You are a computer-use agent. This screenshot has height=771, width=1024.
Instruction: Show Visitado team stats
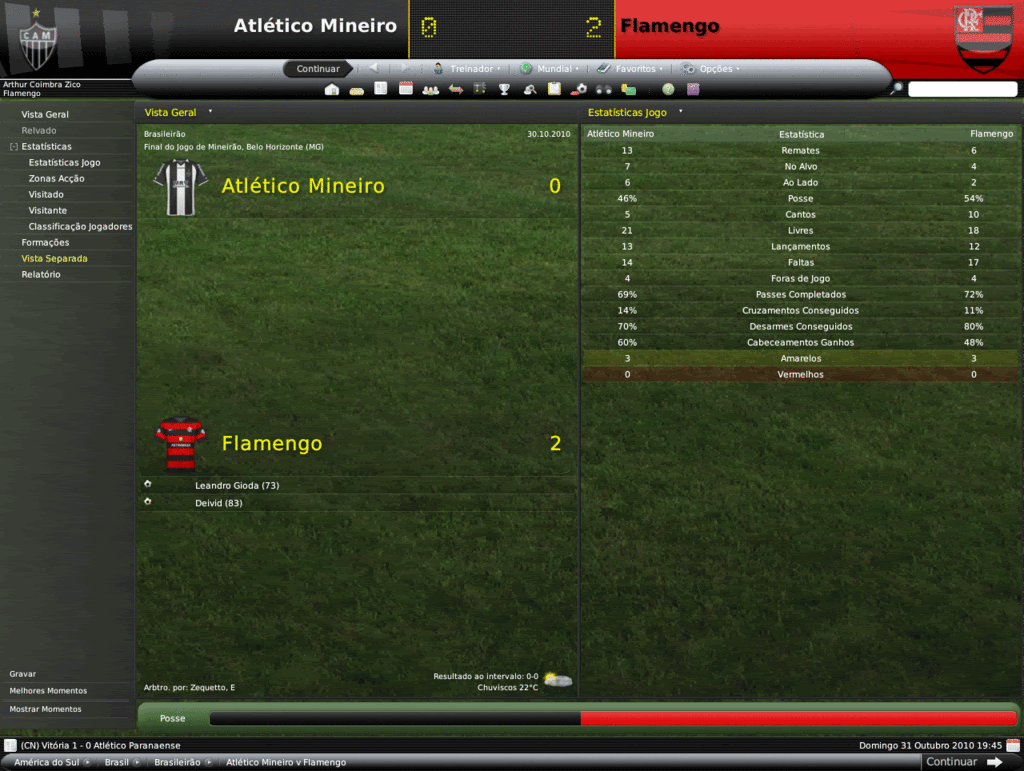click(x=46, y=195)
